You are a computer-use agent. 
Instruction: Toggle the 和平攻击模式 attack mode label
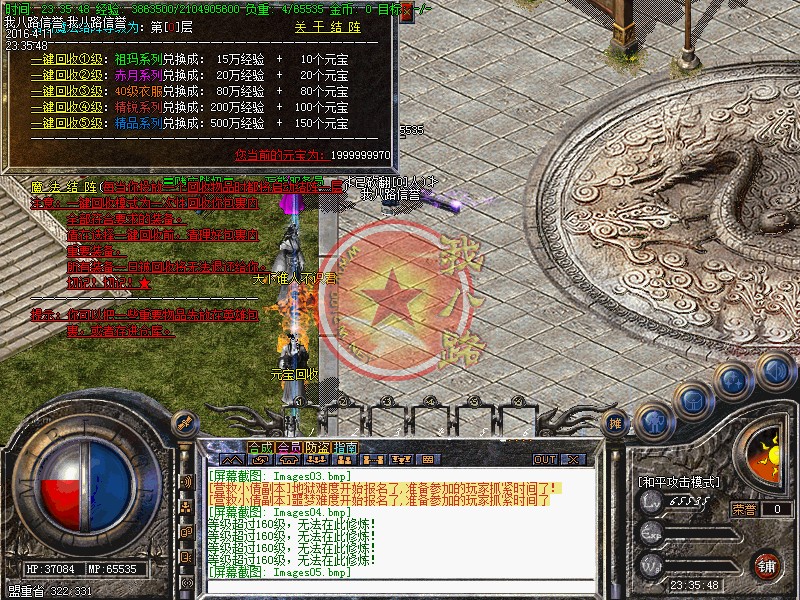(680, 482)
